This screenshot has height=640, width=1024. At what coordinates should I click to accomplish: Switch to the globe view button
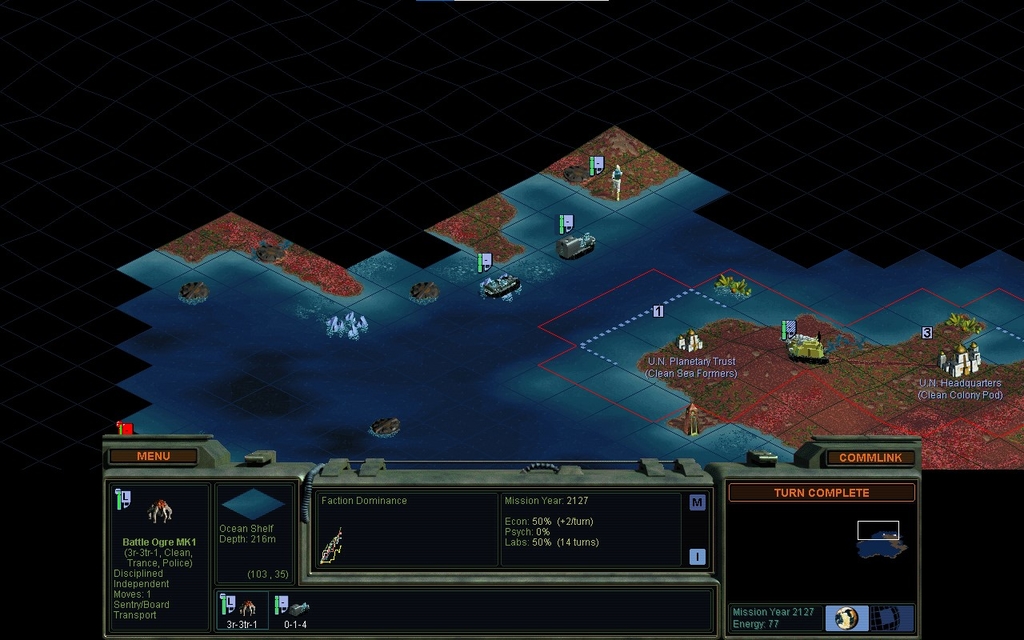click(x=847, y=617)
